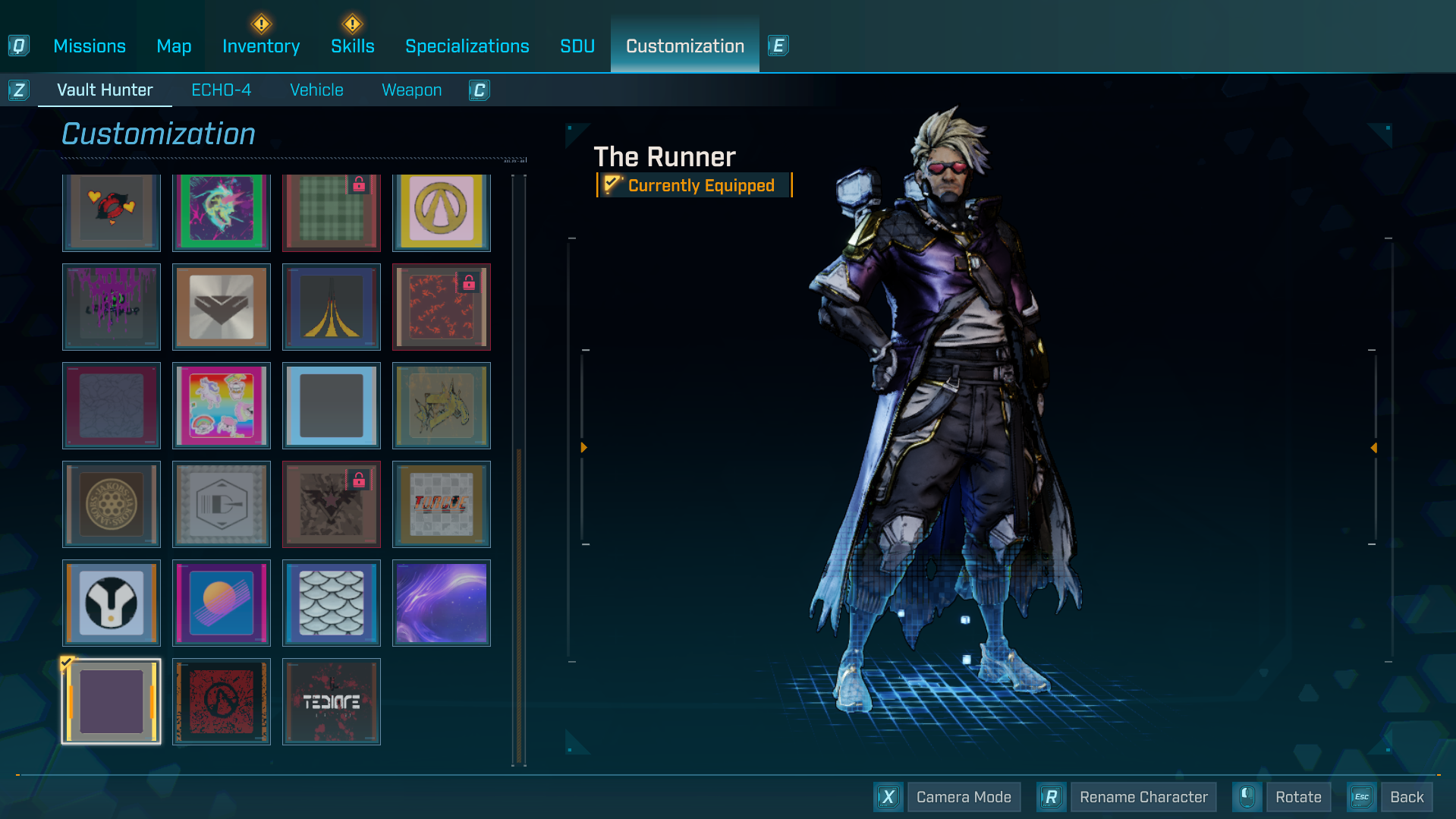The width and height of the screenshot is (1456, 819).
Task: Switch to the ECHO-4 customization subtab
Action: coord(221,90)
